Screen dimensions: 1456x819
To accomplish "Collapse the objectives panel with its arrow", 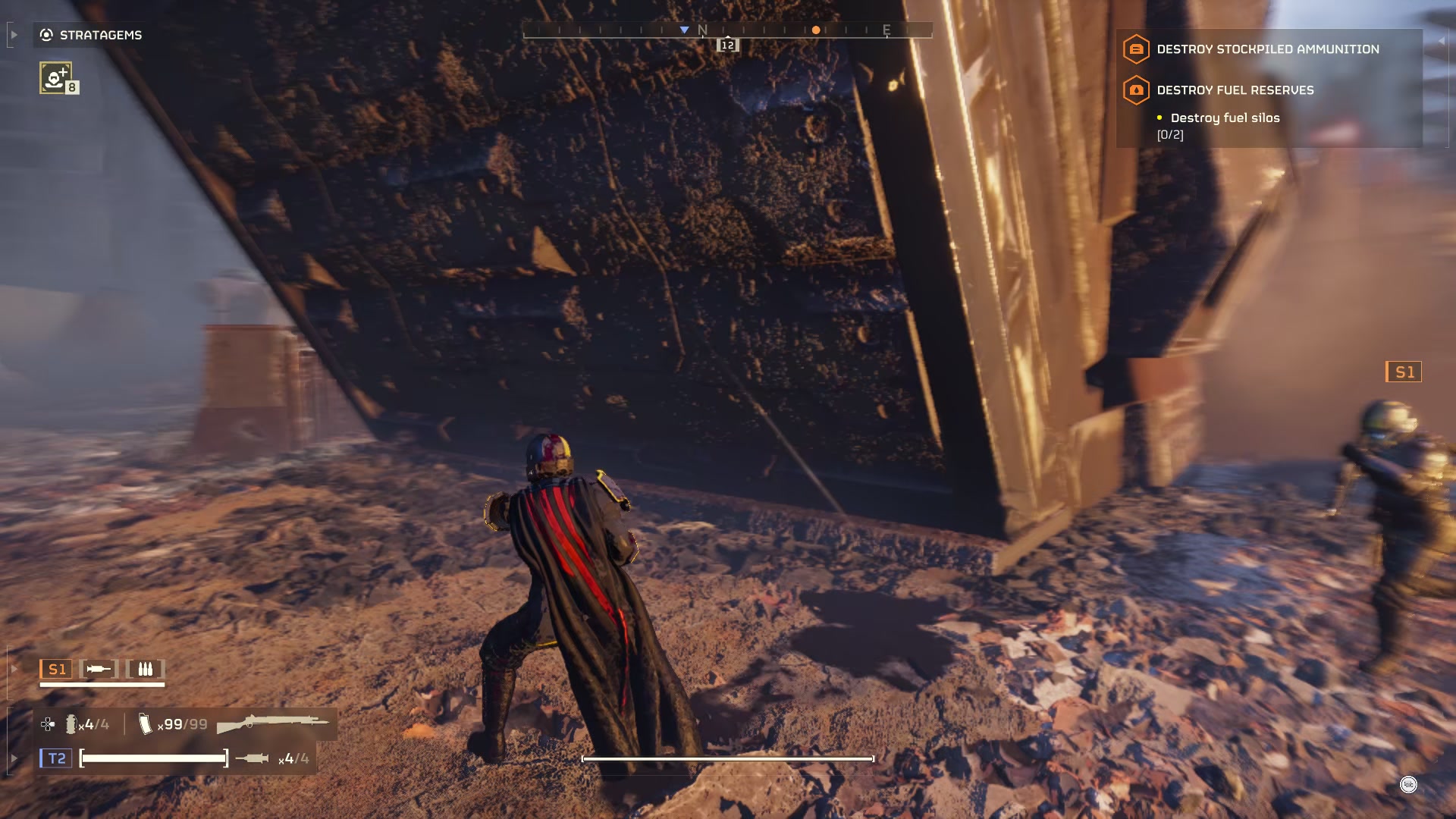I will point(1441,41).
